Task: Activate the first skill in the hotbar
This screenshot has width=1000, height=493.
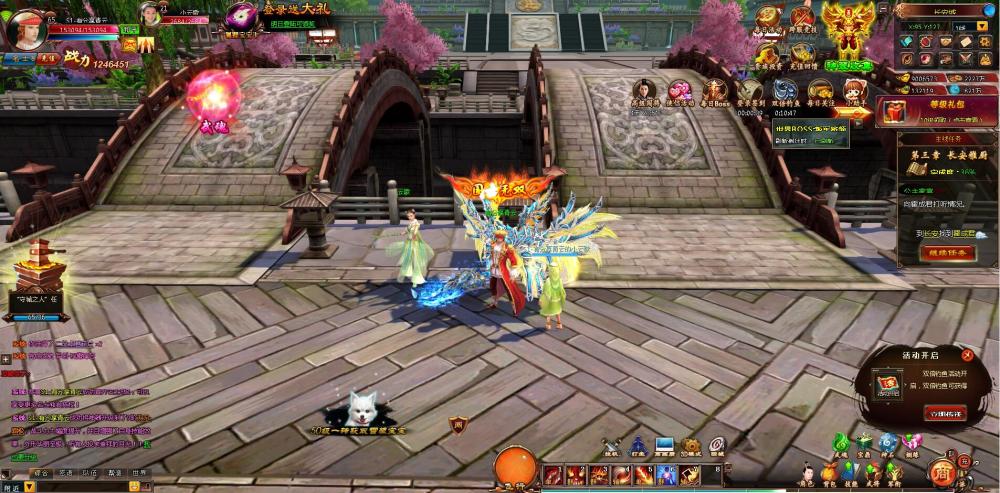Action: (552, 473)
